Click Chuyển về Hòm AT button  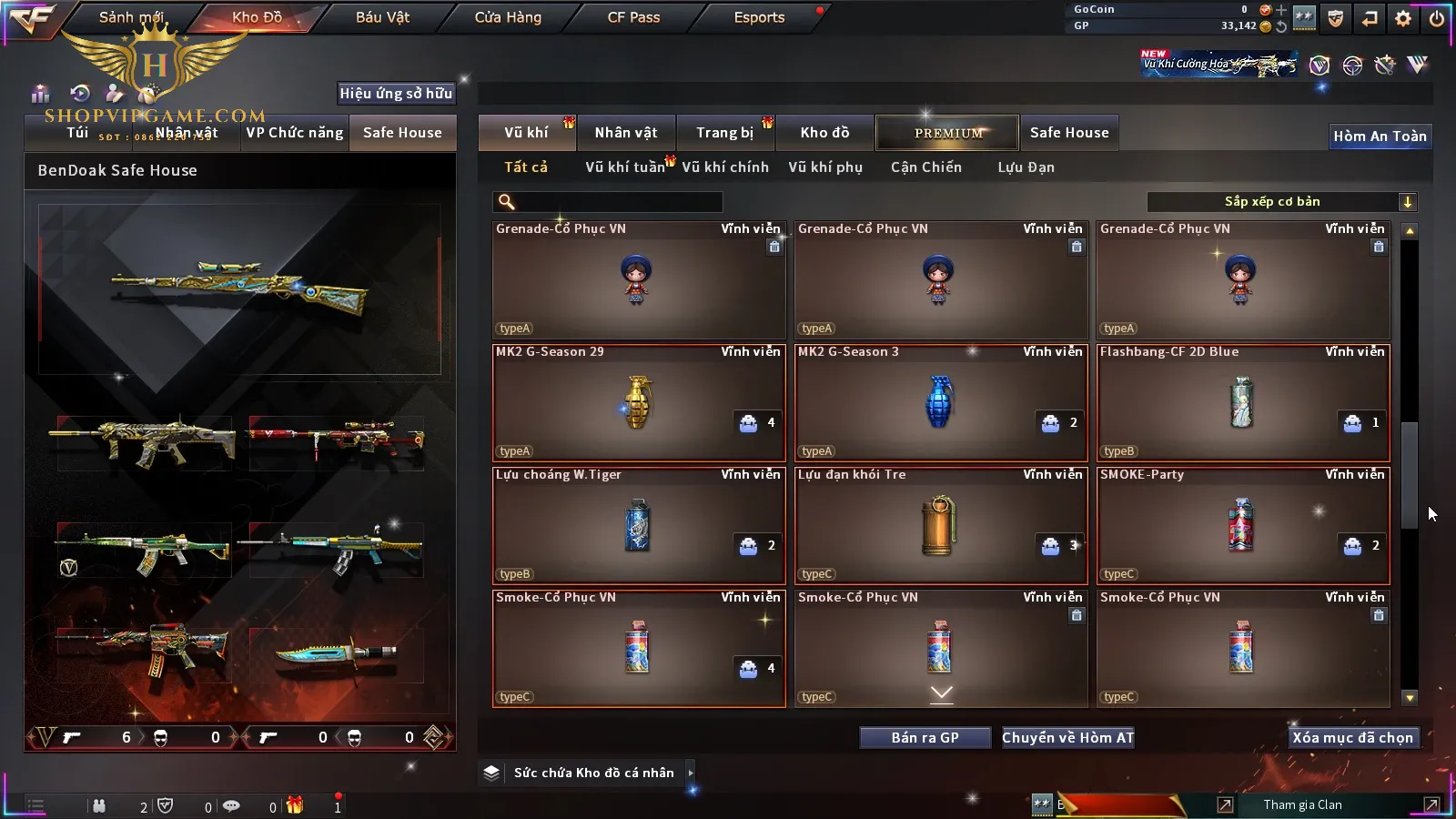(x=1067, y=738)
